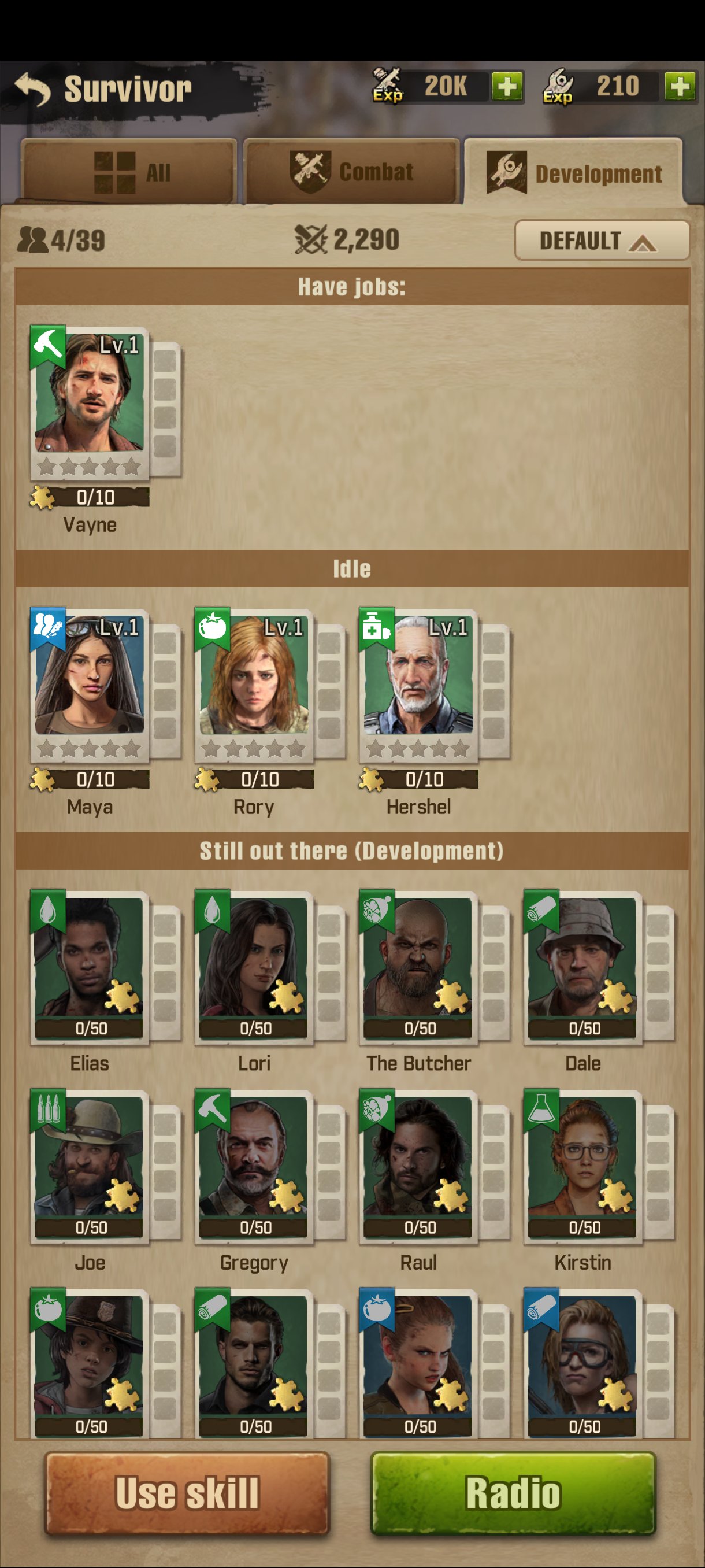Open The Butcher's survivor card
This screenshot has height=1568, width=705.
tap(418, 967)
